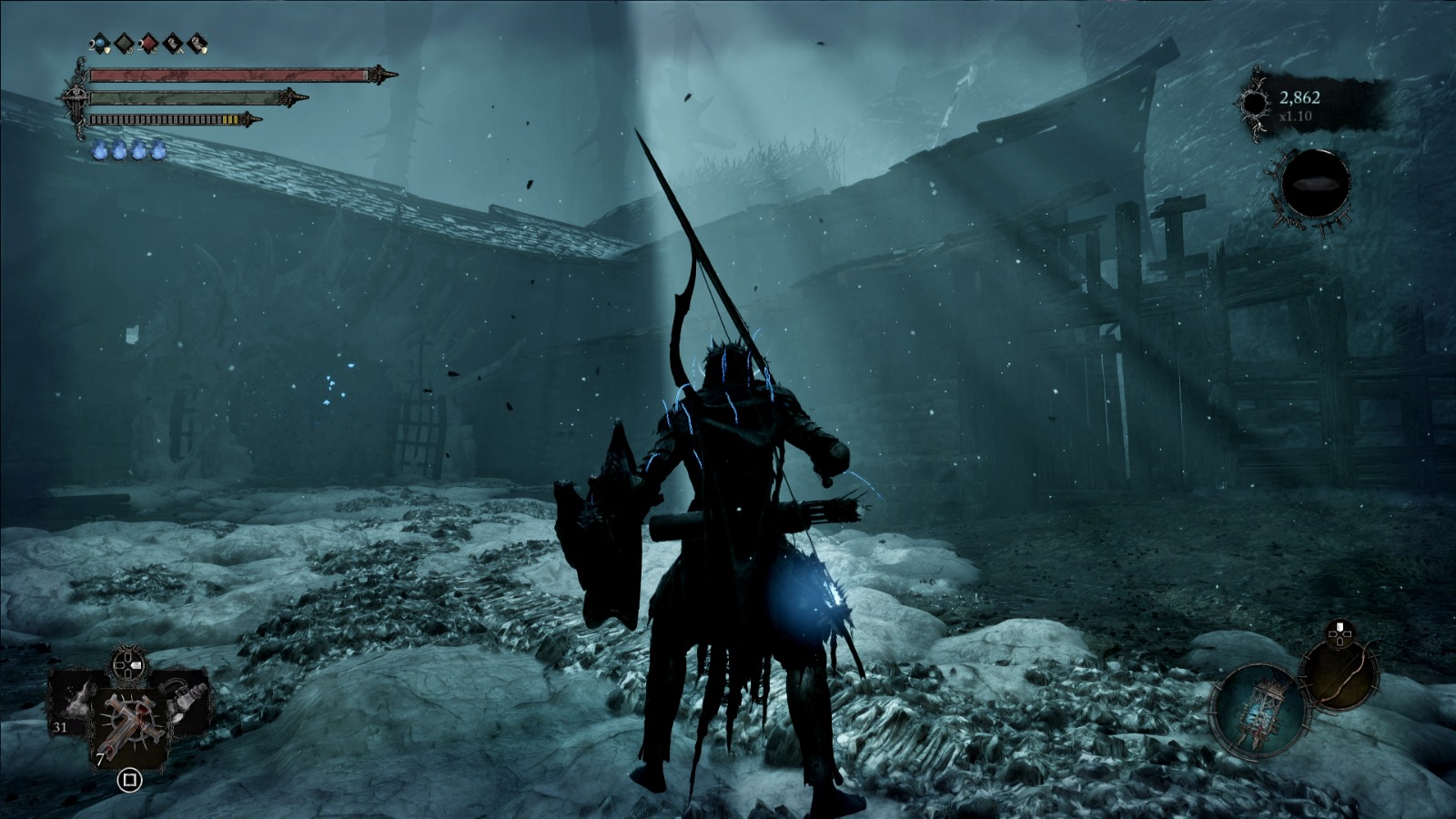Click the fourth diamond status icon
The image size is (1456, 819).
(172, 42)
